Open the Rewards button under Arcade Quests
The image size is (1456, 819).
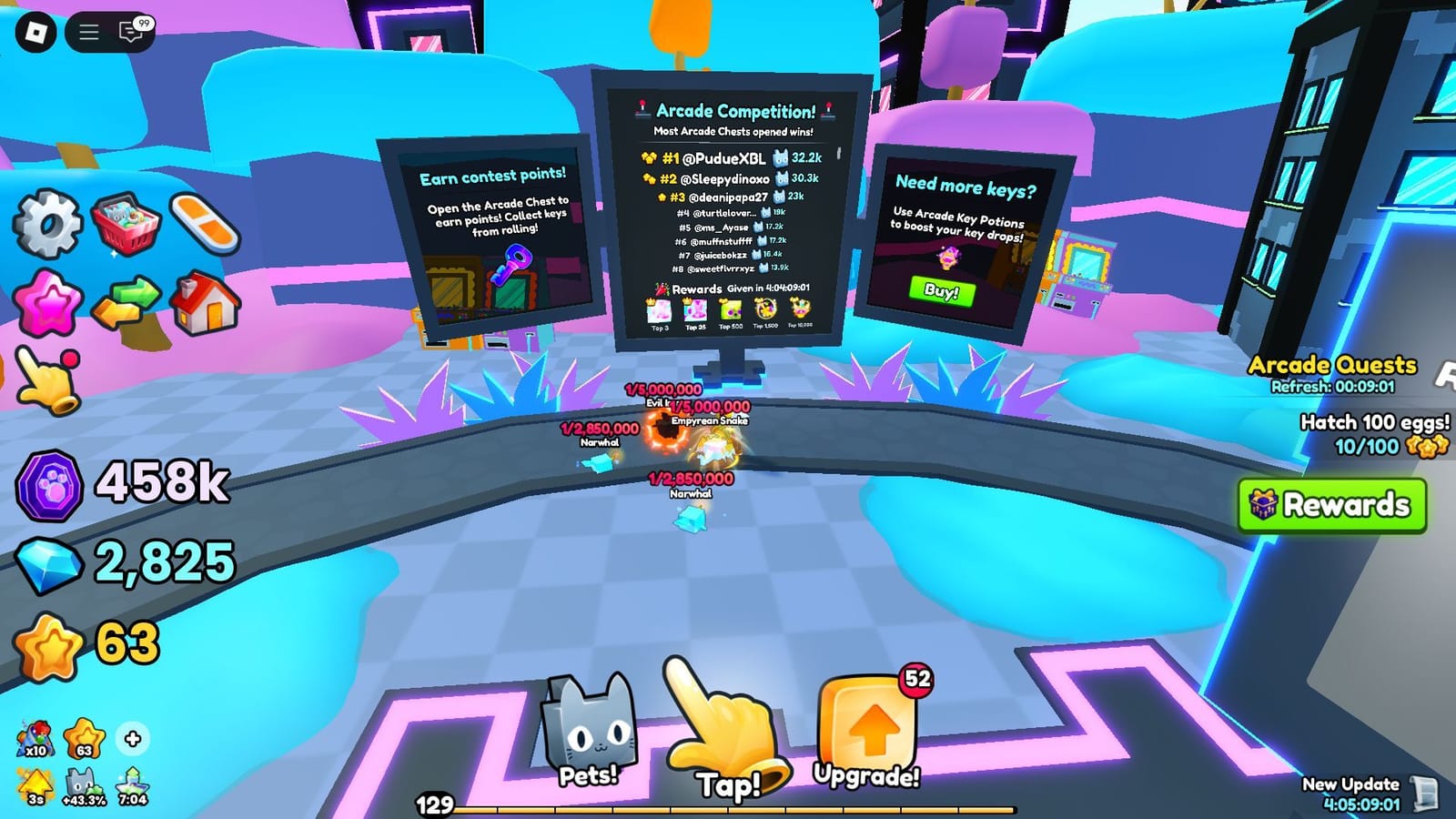coord(1334,503)
